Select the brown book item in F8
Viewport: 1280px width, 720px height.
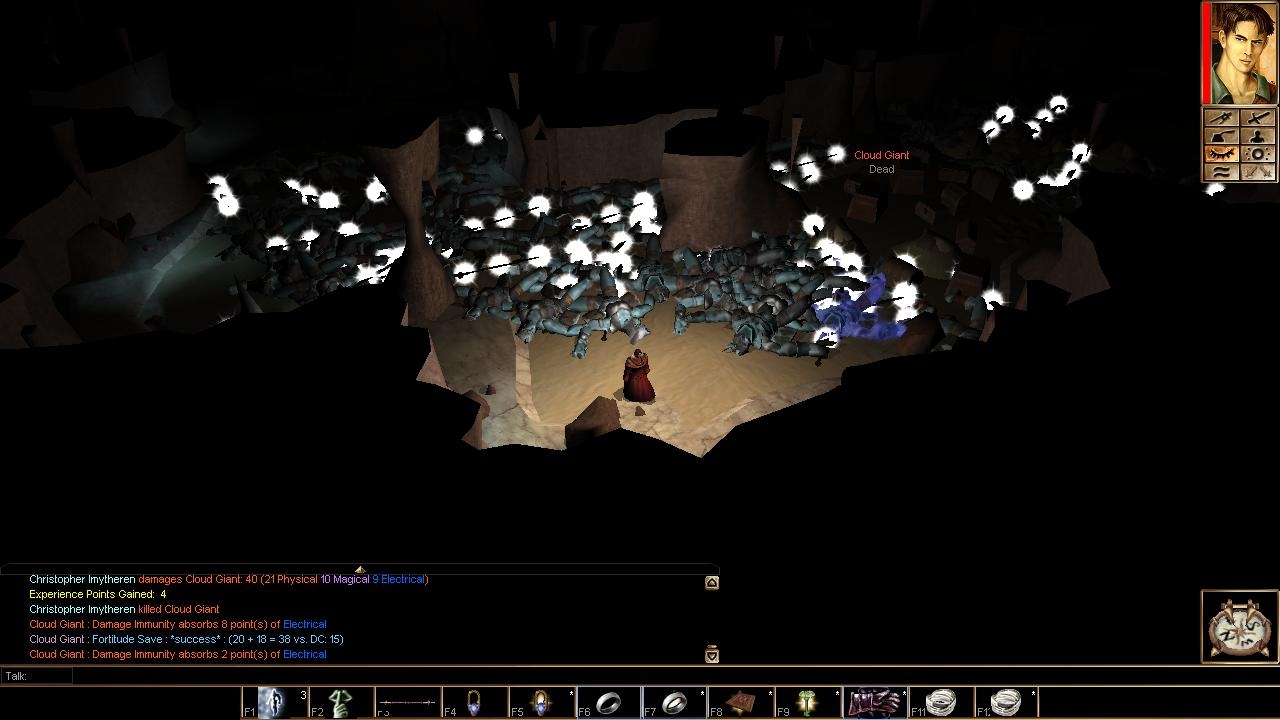[742, 703]
